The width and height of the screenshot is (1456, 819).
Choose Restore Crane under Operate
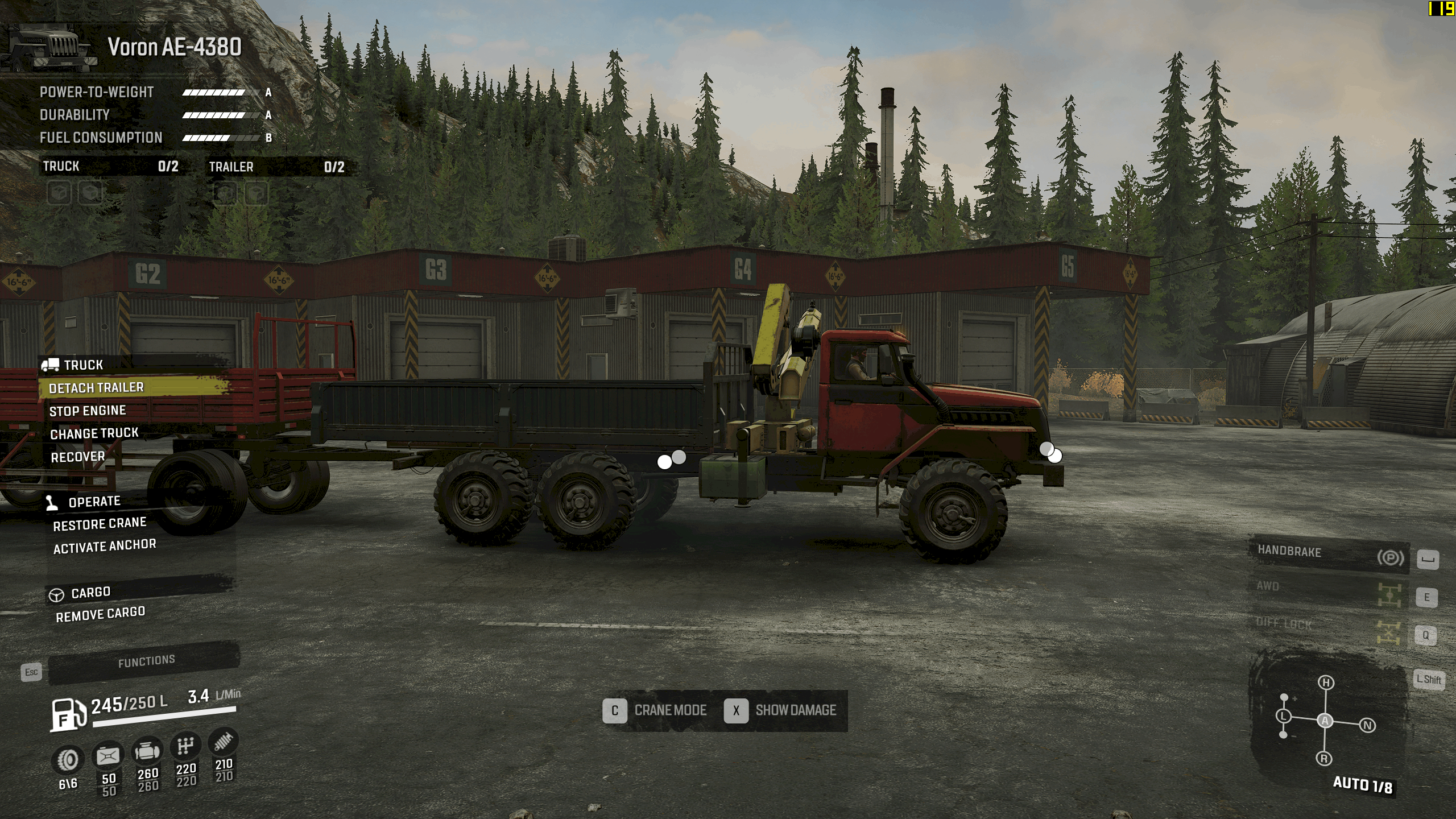100,524
